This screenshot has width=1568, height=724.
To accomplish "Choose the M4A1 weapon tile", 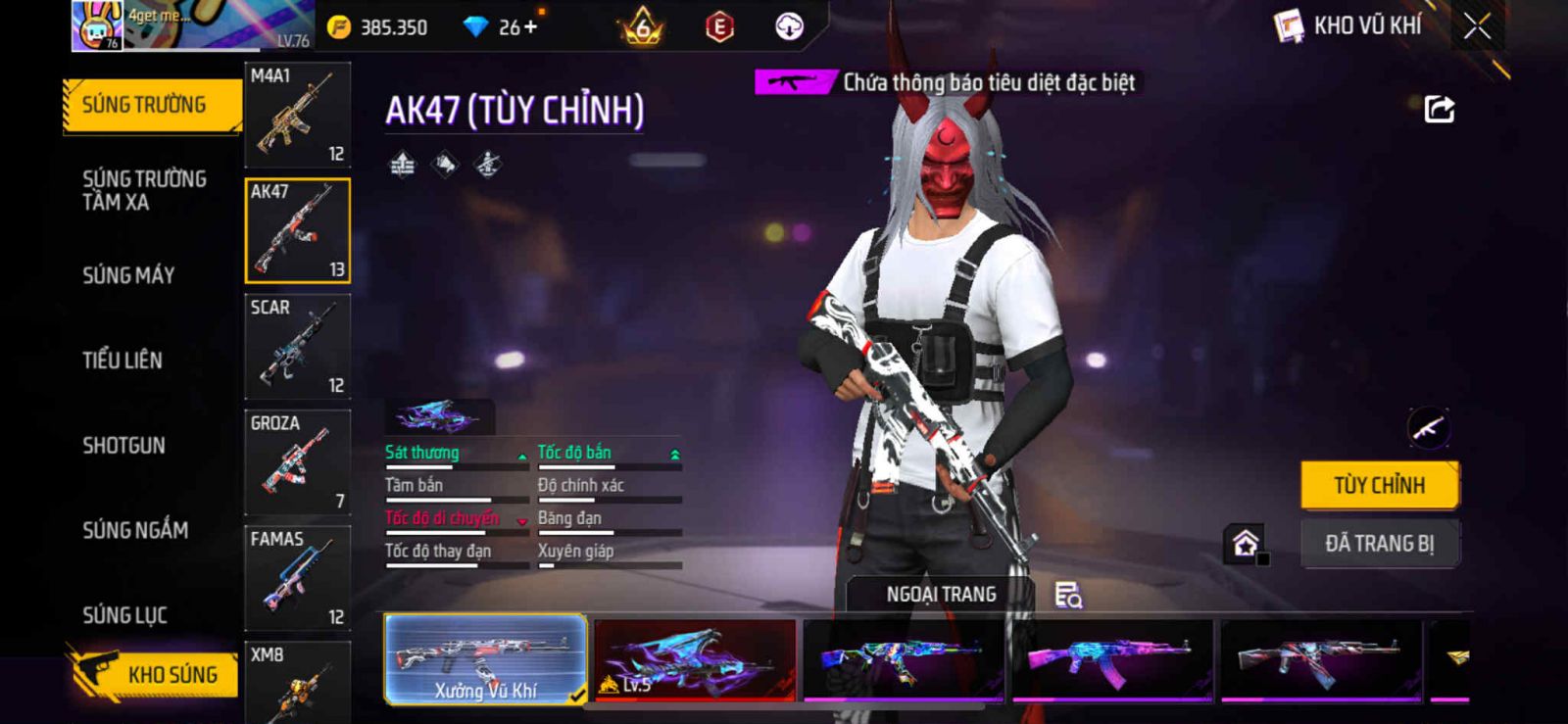I will pyautogui.click(x=297, y=116).
